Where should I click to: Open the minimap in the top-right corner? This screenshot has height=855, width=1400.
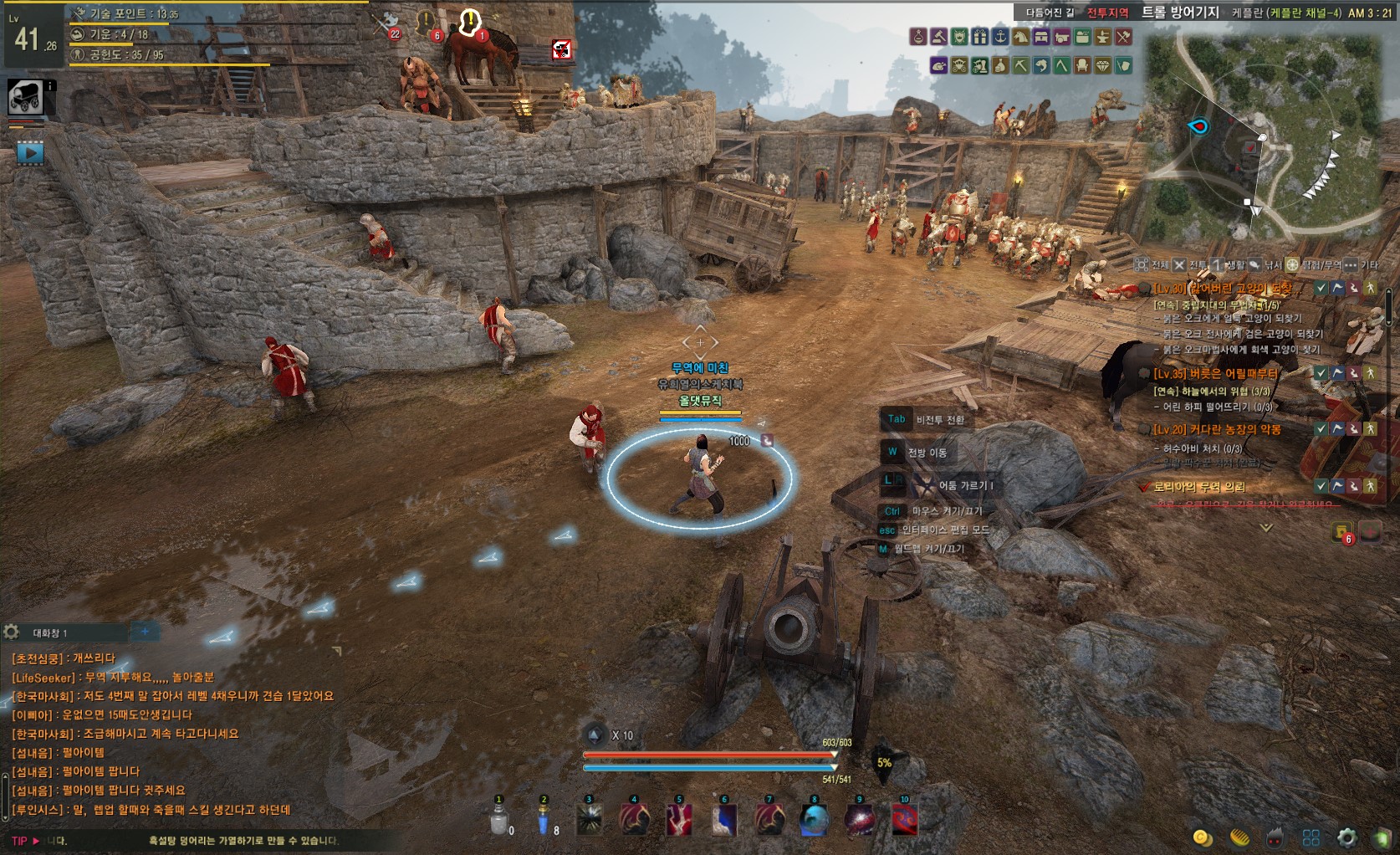(1267, 138)
